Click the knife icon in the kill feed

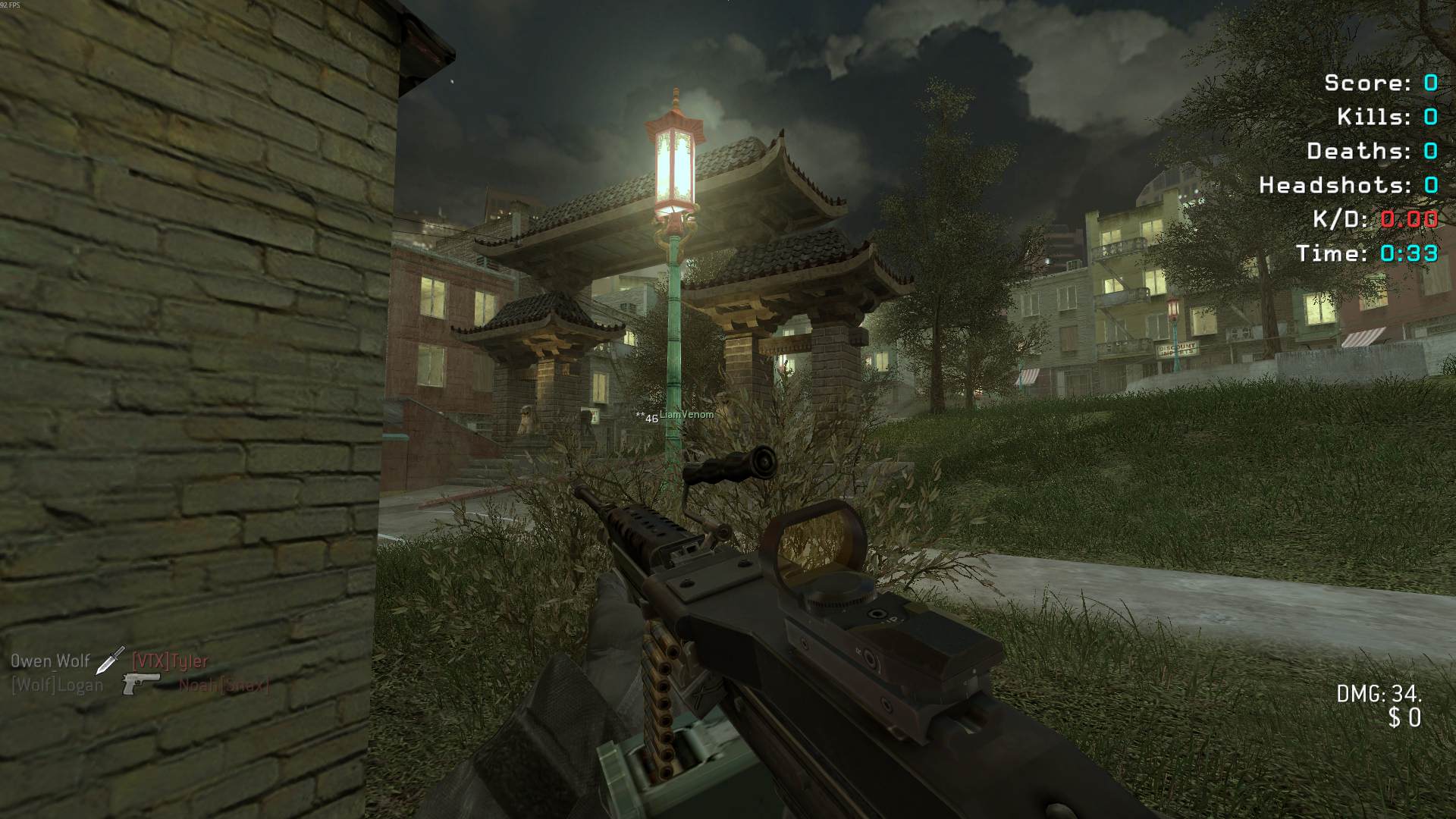[110, 660]
